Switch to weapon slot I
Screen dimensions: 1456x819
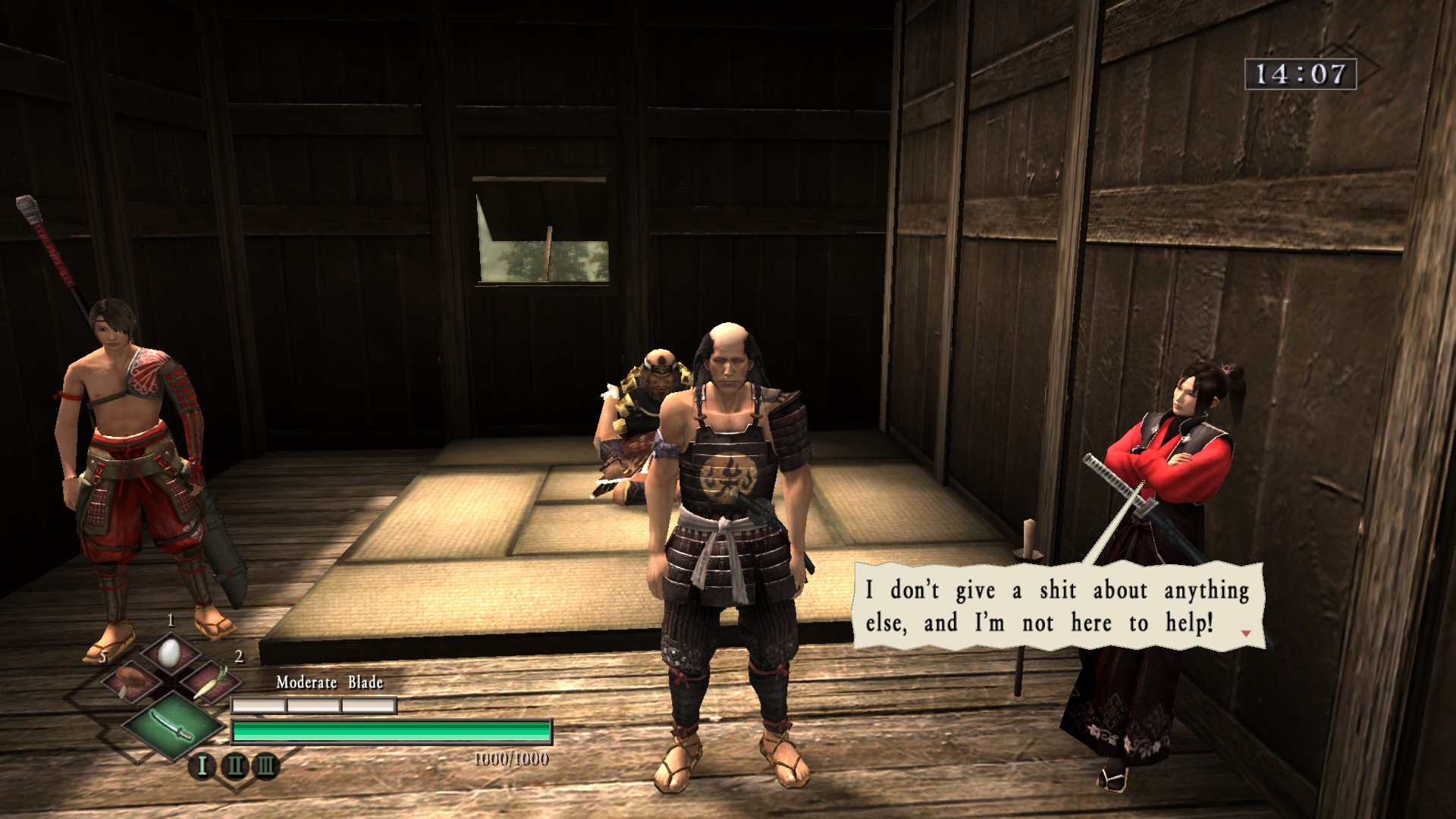202,766
